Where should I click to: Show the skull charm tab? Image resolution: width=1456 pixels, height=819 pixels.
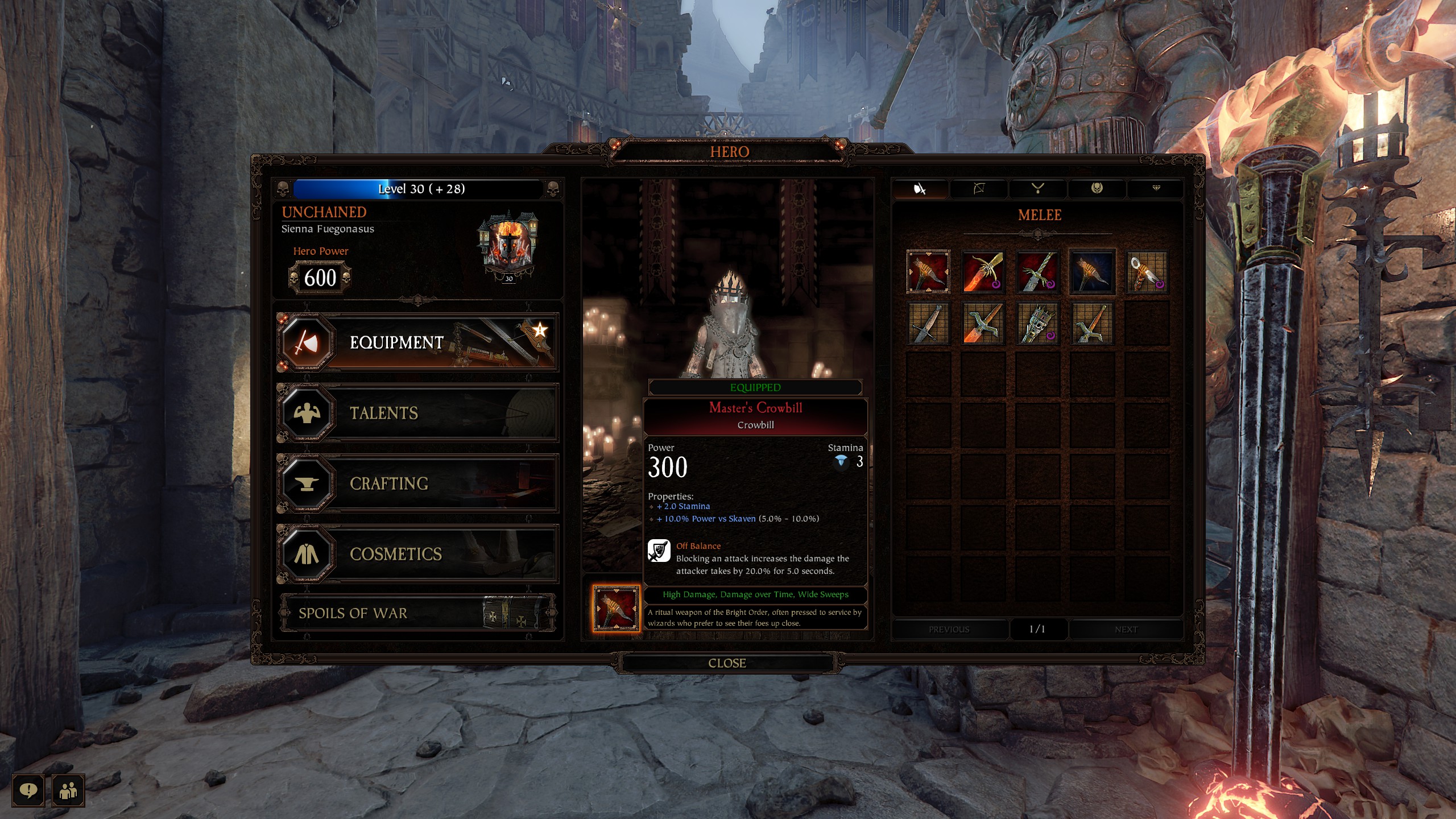coord(1097,189)
